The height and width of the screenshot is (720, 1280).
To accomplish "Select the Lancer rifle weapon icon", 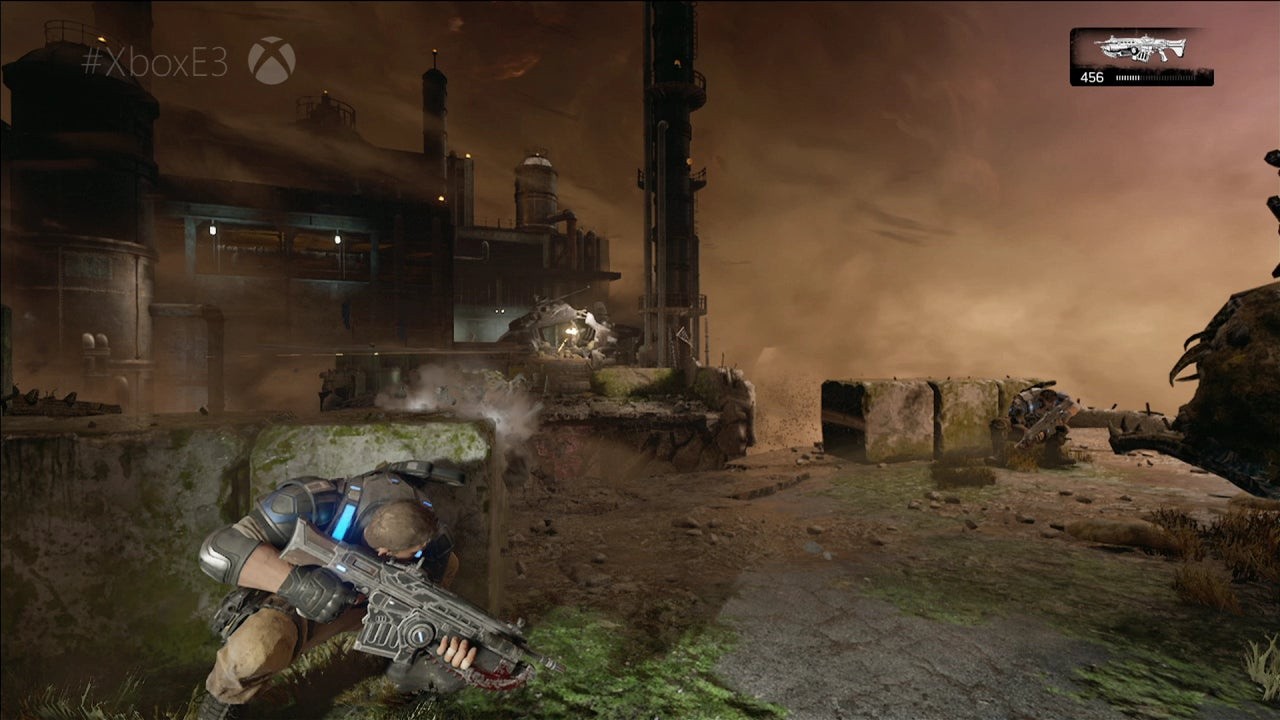I will pos(1140,48).
